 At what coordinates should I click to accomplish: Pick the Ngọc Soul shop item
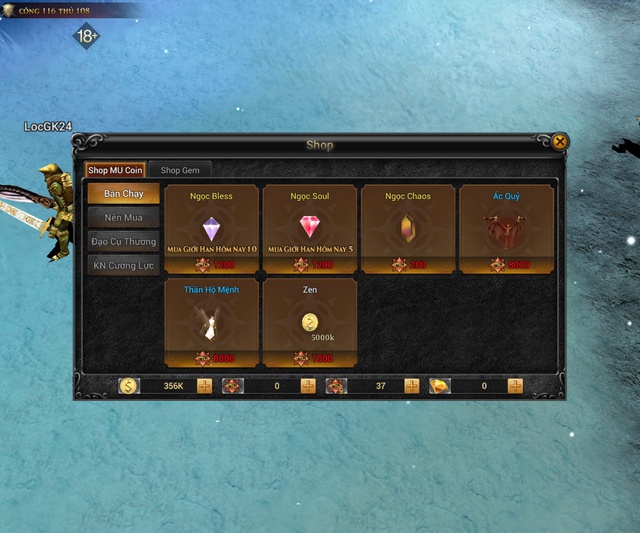coord(309,229)
